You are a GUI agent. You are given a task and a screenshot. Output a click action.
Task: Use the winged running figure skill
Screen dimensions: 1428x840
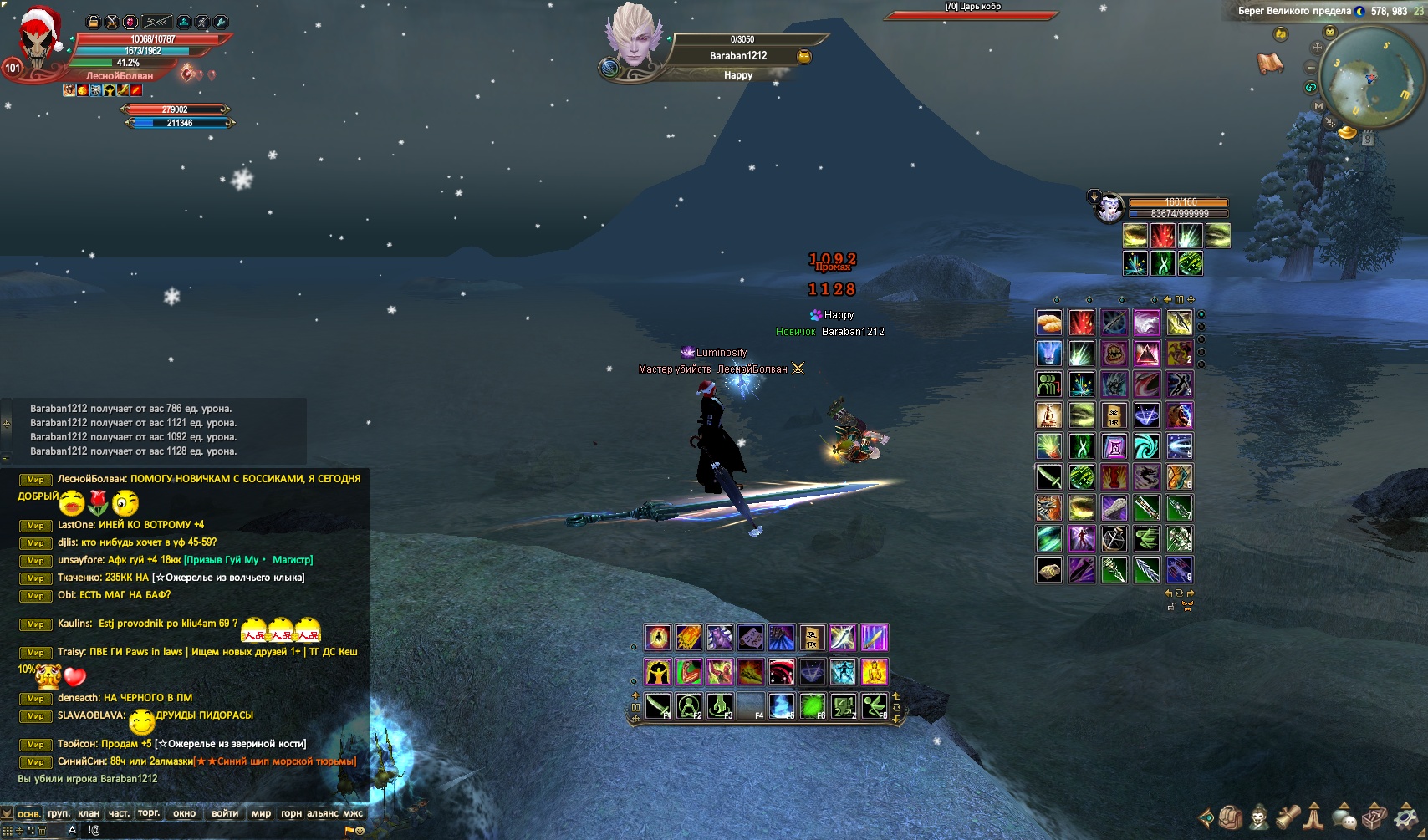coord(875,706)
